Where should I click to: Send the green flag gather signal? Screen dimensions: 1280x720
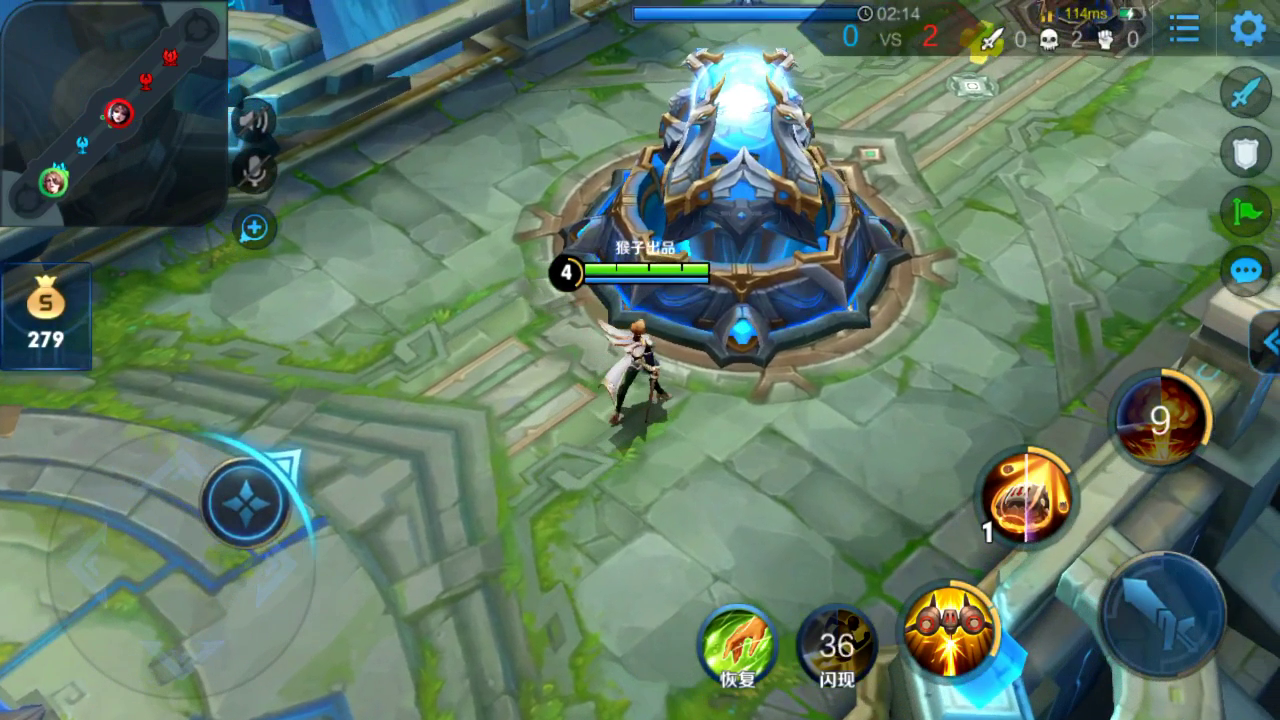pyautogui.click(x=1245, y=211)
